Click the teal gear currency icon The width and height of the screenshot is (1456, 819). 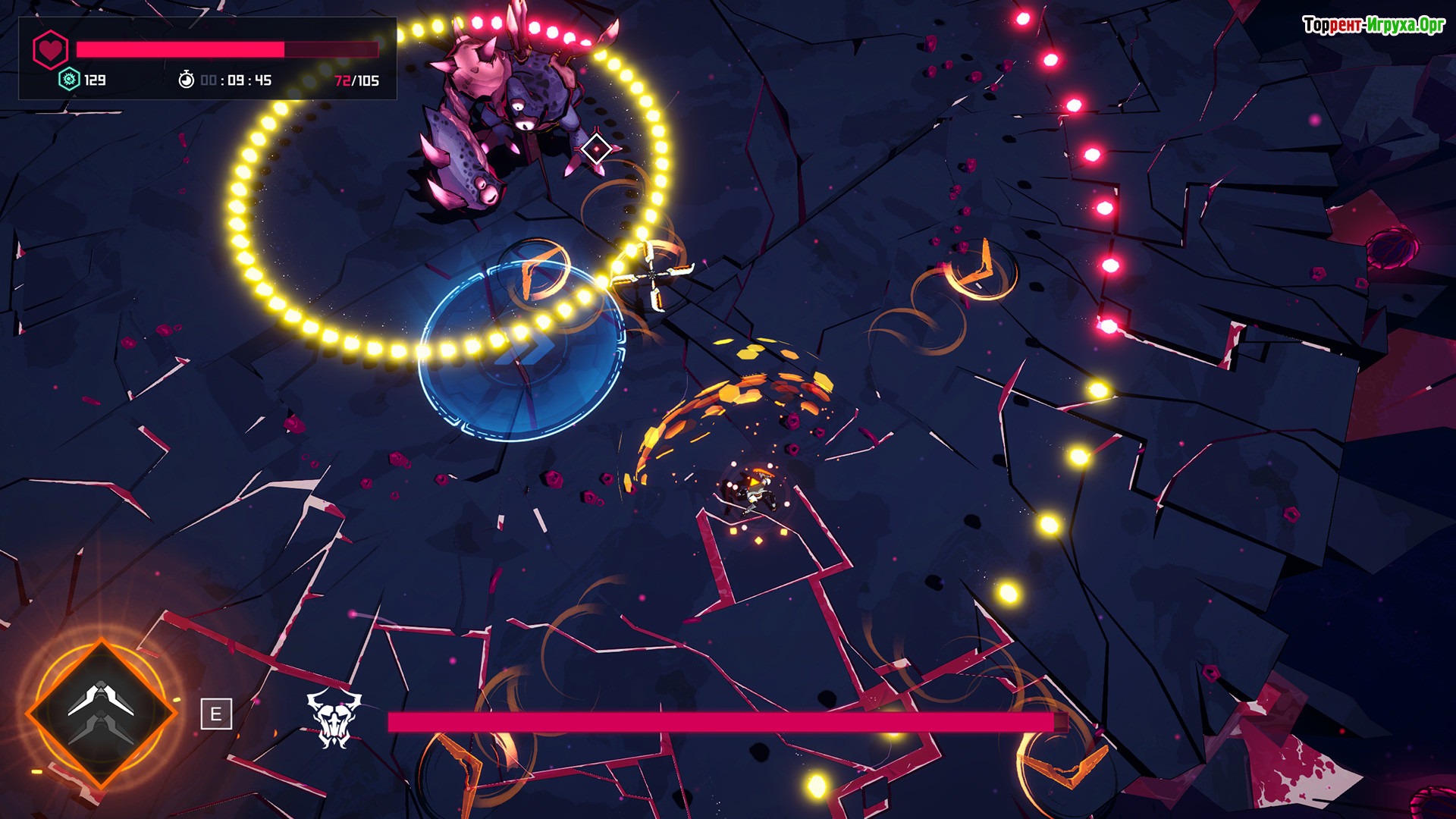69,80
